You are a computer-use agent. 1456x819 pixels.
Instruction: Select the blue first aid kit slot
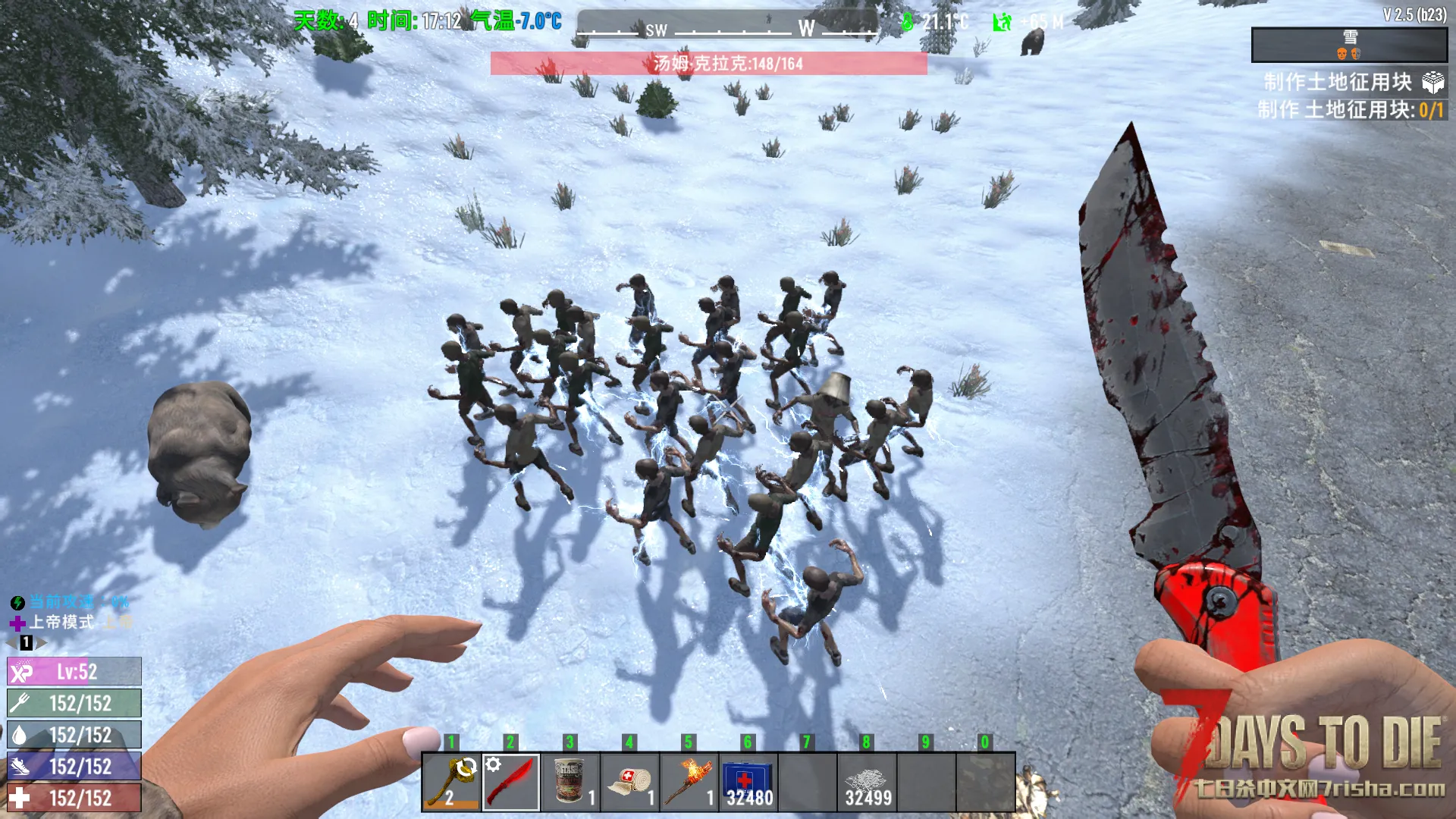[x=748, y=783]
